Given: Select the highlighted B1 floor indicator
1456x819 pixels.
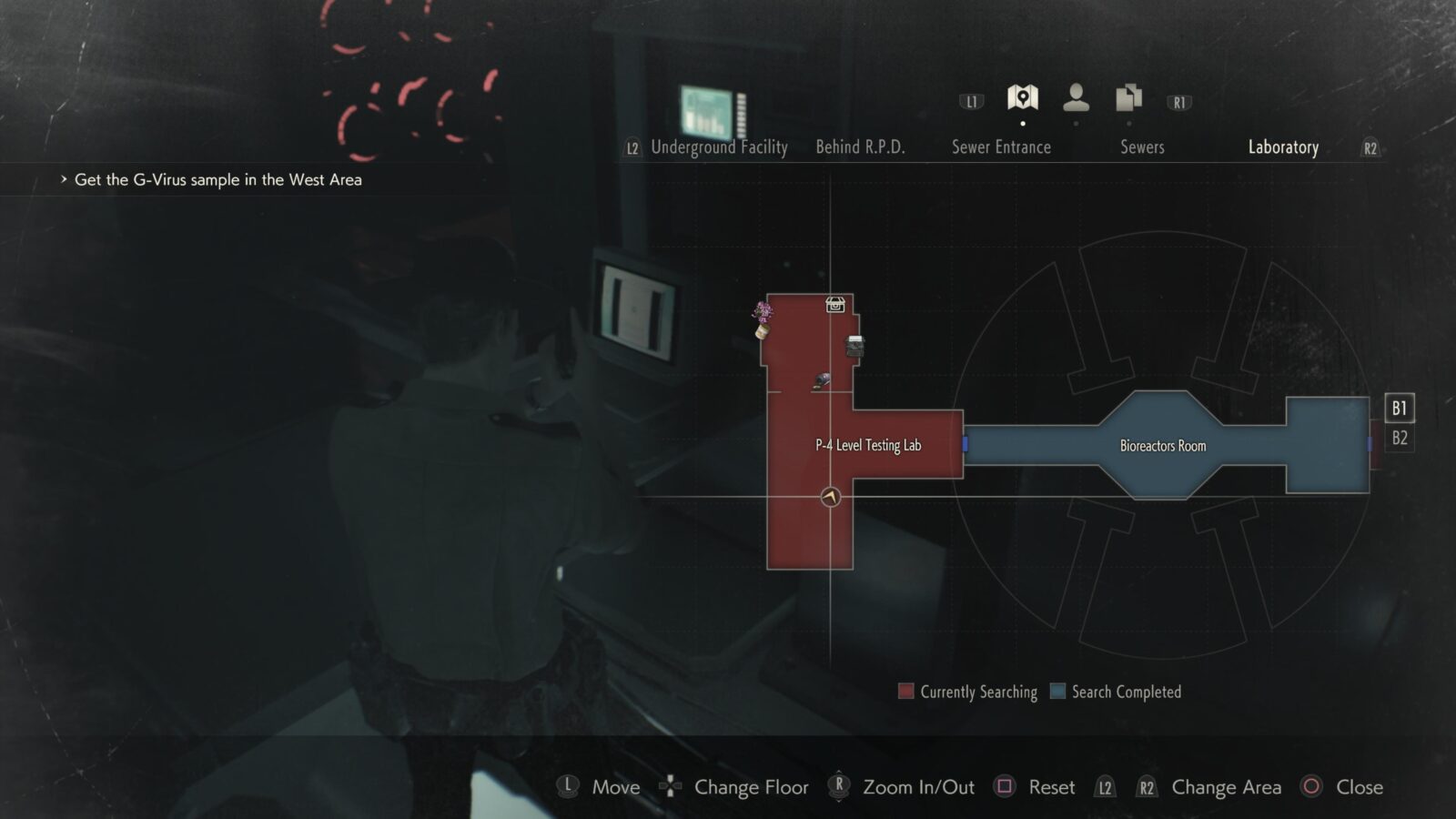Looking at the screenshot, I should click(x=1398, y=409).
